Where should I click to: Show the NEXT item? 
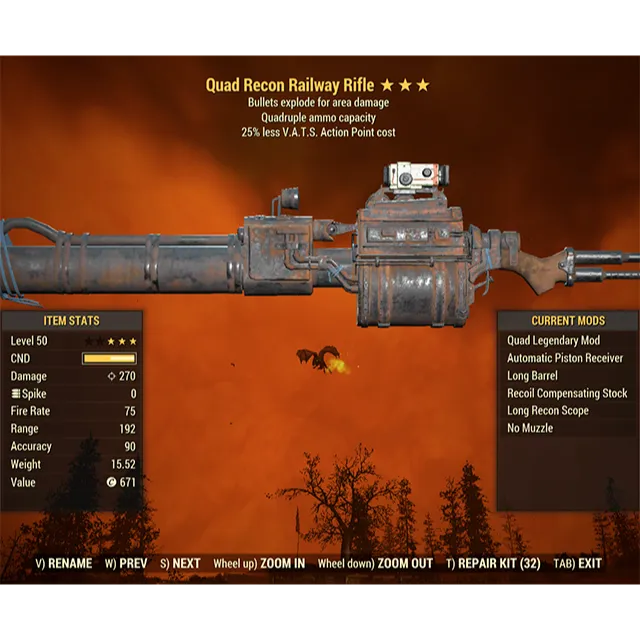(x=180, y=564)
